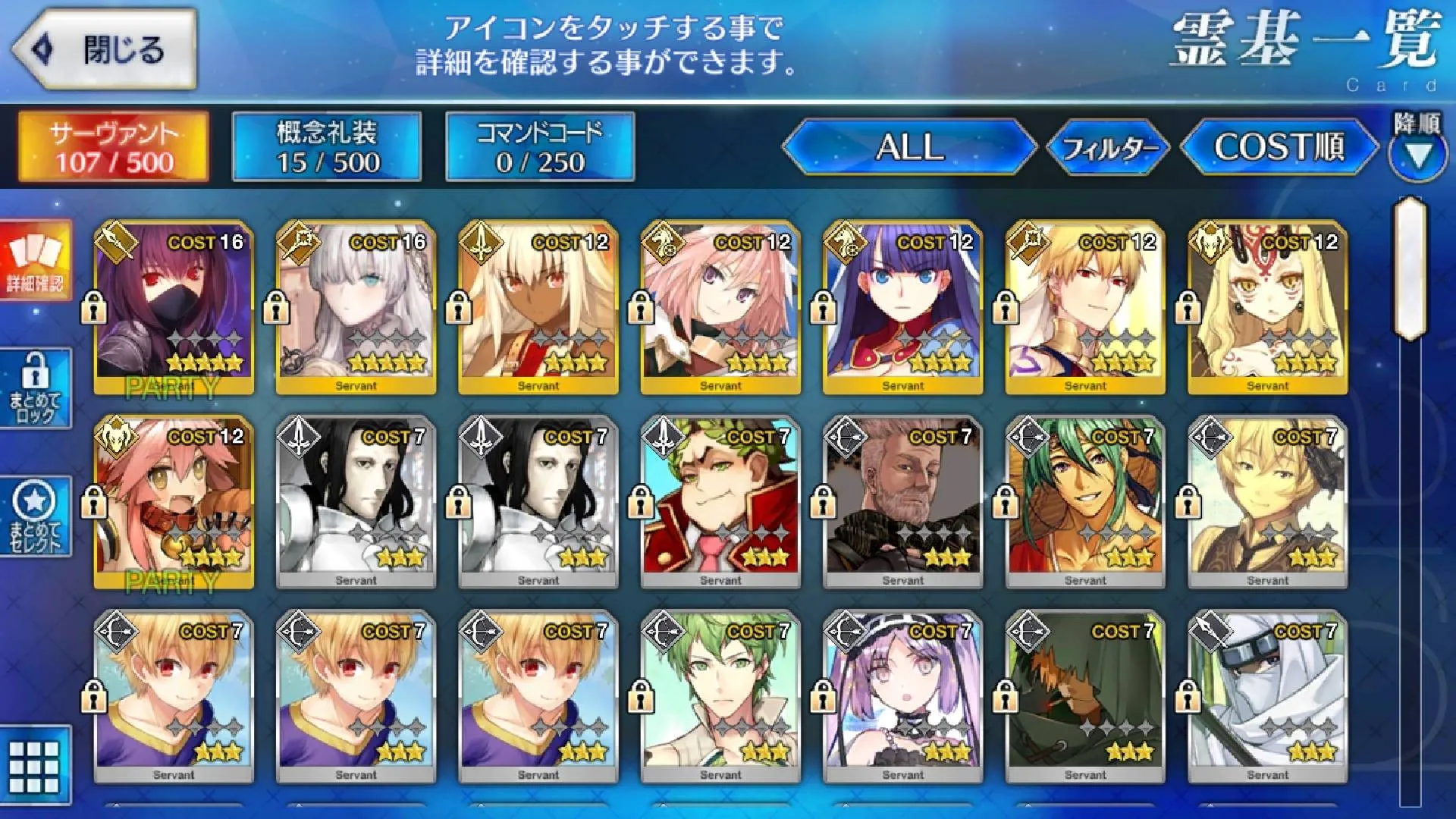Image resolution: width=1456 pixels, height=819 pixels.
Task: Change the grid layout view icon
Action: 34,766
